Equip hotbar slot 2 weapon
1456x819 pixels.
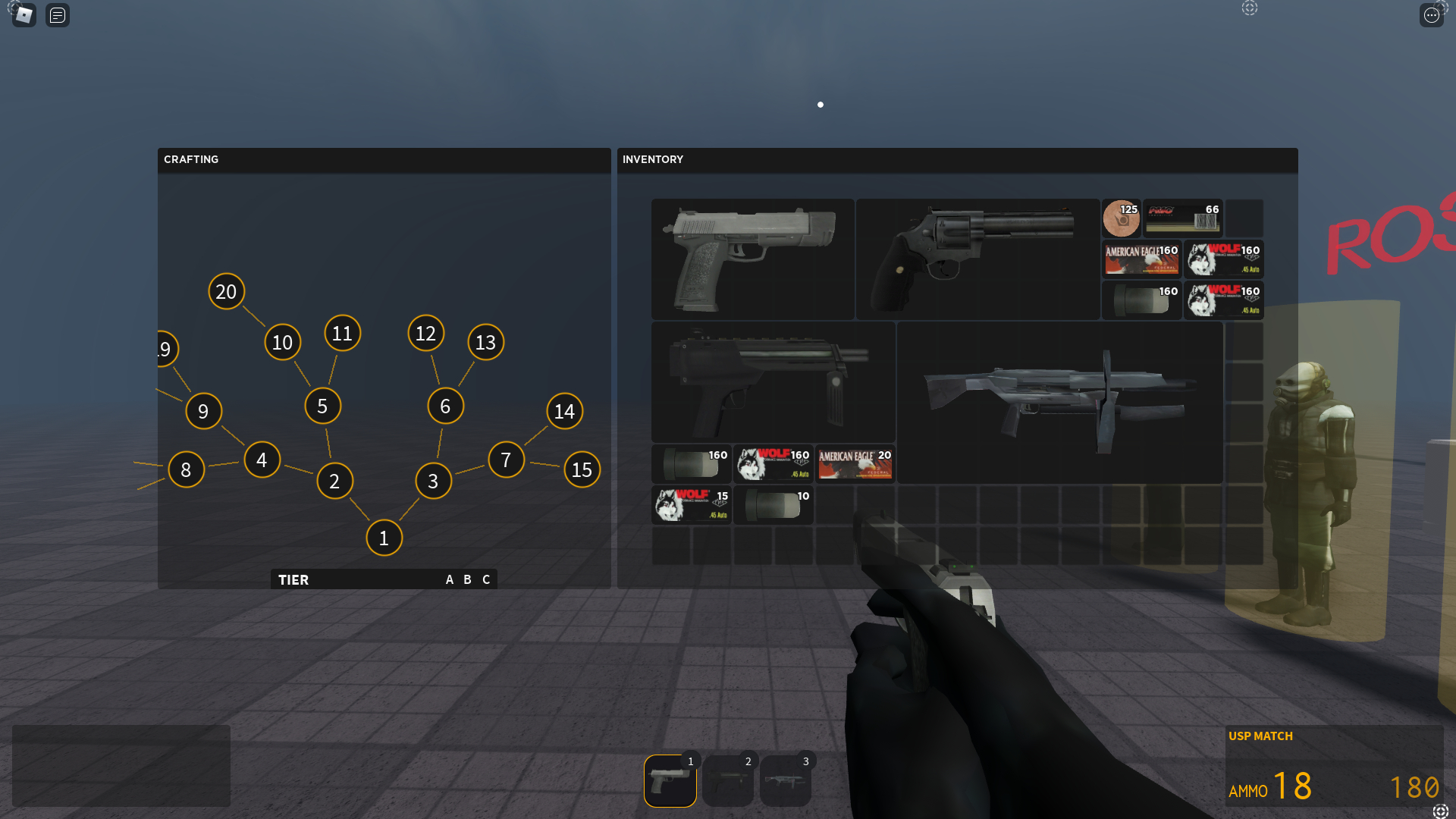pyautogui.click(x=728, y=780)
